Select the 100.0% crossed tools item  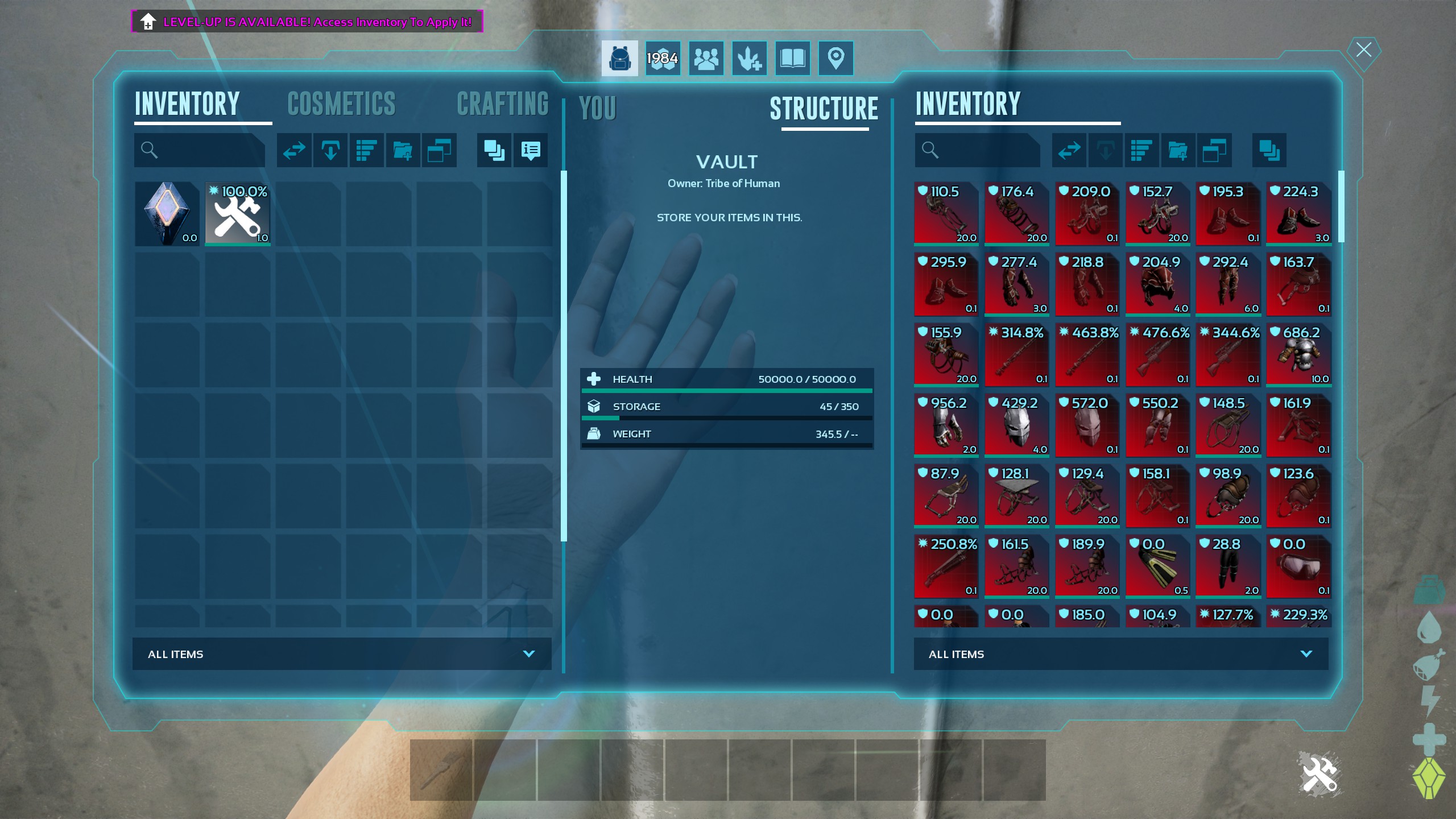click(238, 214)
